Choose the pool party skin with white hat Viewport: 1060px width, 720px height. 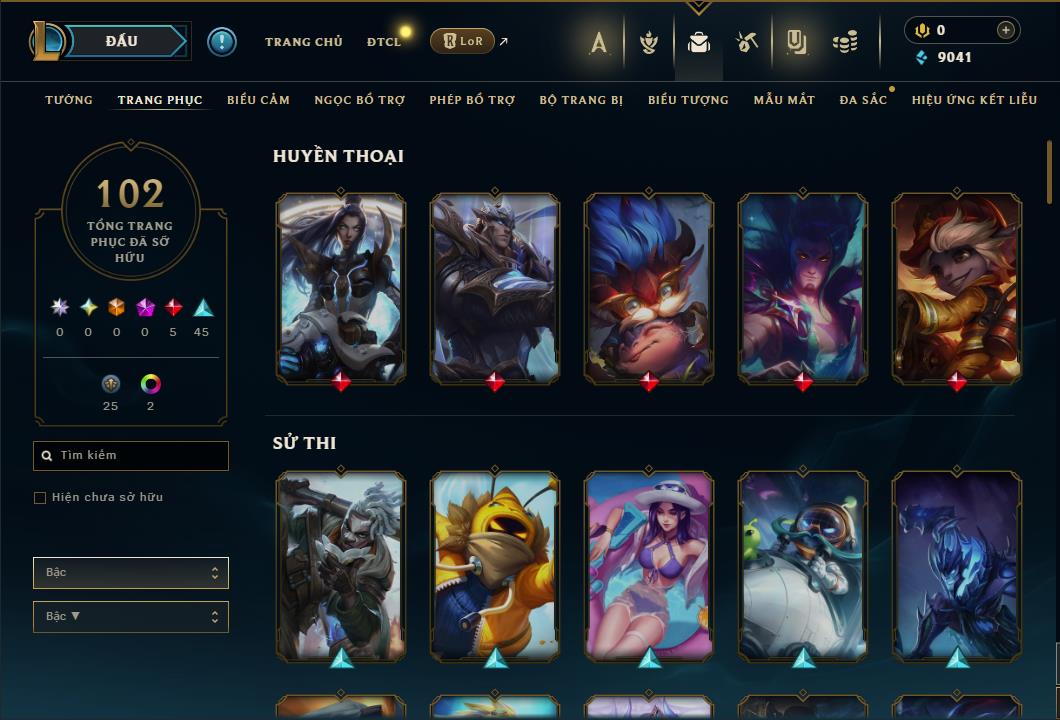(649, 565)
